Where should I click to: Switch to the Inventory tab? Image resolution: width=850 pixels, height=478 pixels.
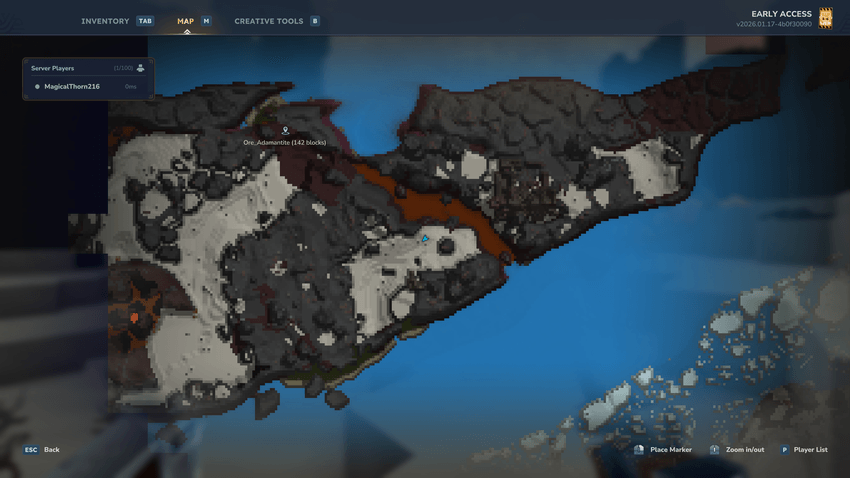[x=105, y=21]
